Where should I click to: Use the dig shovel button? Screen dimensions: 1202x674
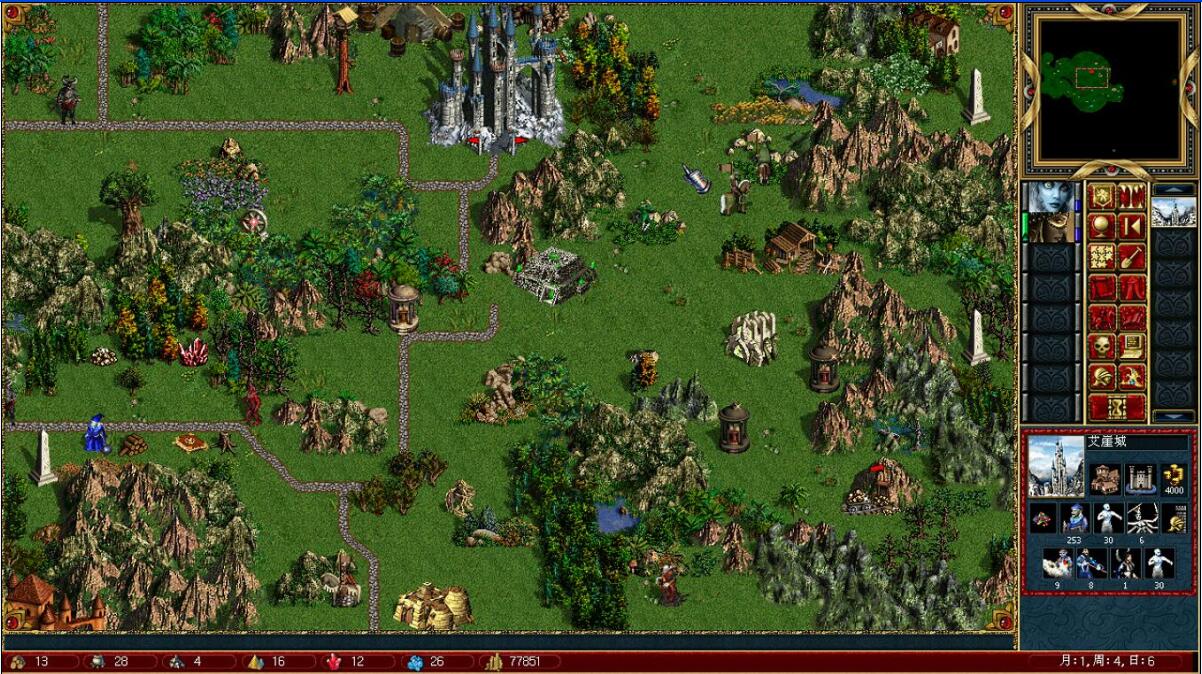coord(1131,257)
